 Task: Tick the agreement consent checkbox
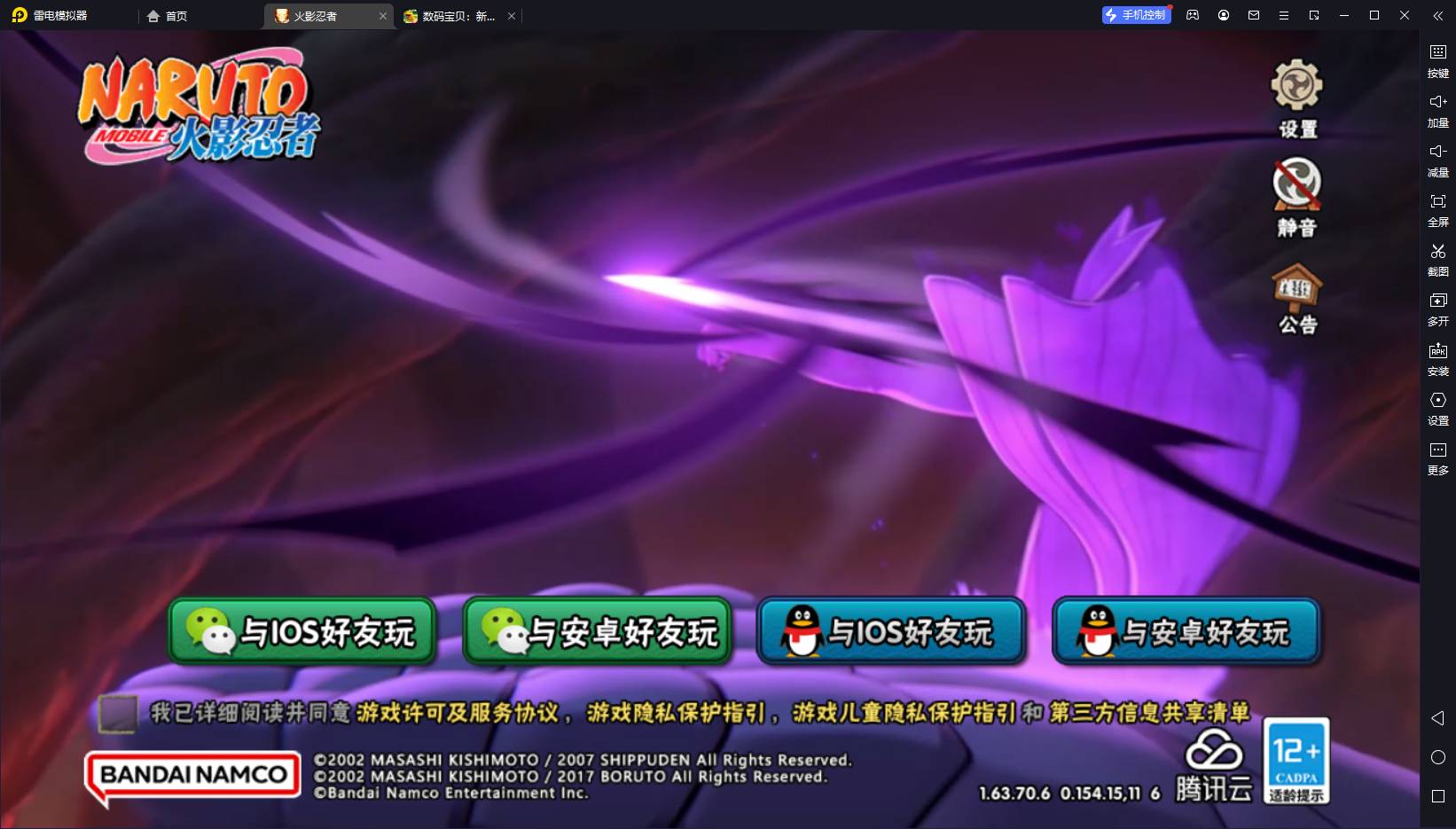click(x=118, y=713)
